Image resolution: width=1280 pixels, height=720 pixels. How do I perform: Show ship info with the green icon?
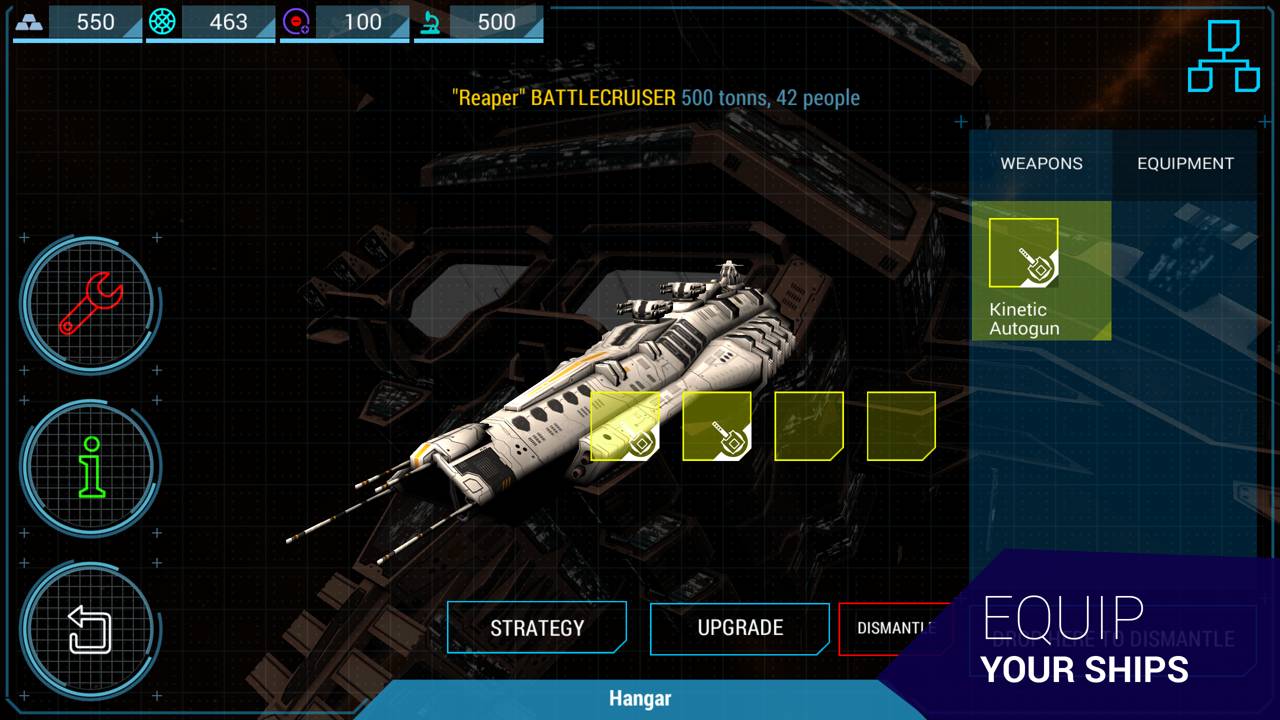[x=91, y=466]
